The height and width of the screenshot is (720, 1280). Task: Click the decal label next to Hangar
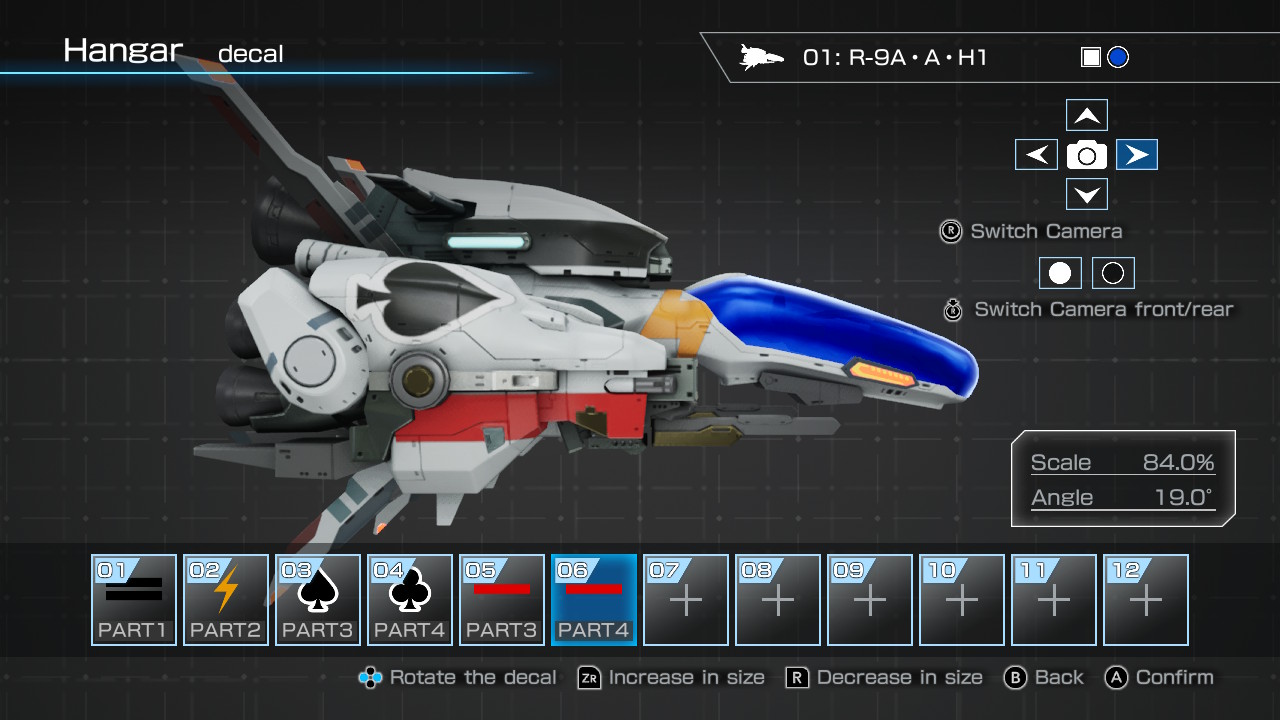tap(250, 53)
